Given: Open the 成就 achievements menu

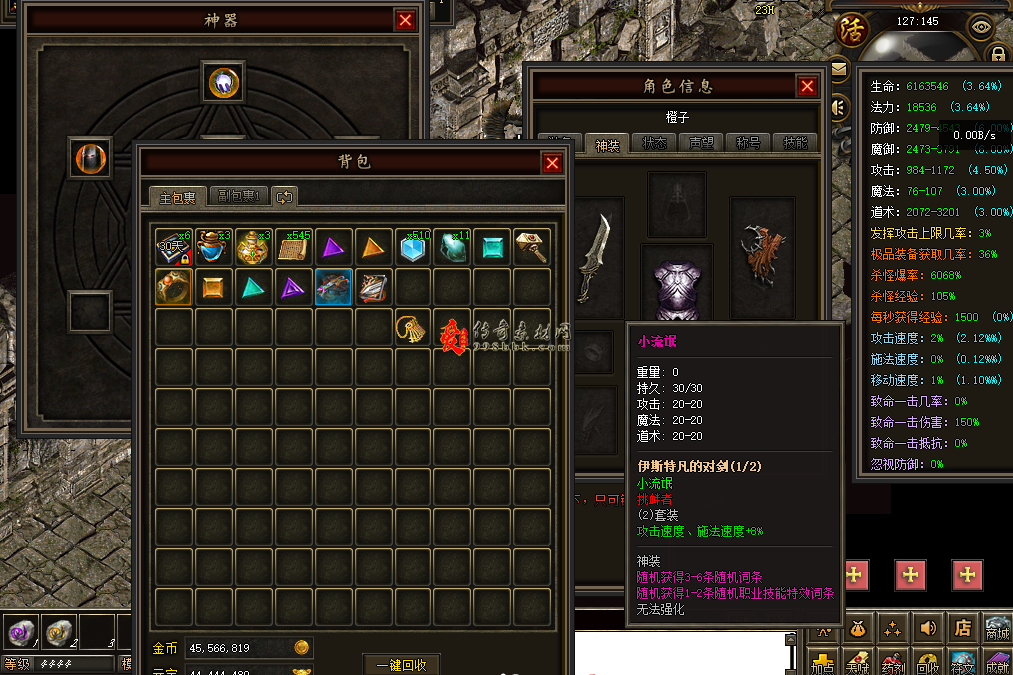Looking at the screenshot, I should point(997,663).
